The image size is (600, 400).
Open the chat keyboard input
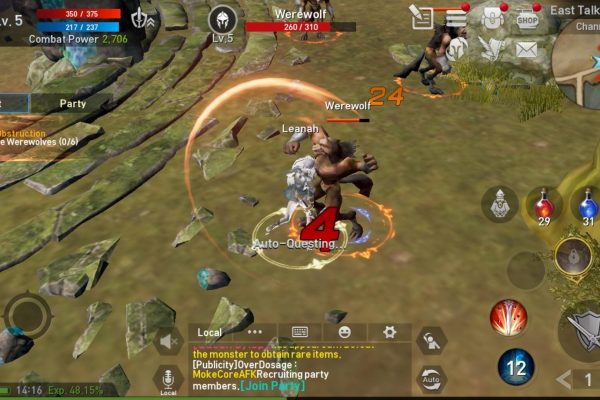point(299,332)
